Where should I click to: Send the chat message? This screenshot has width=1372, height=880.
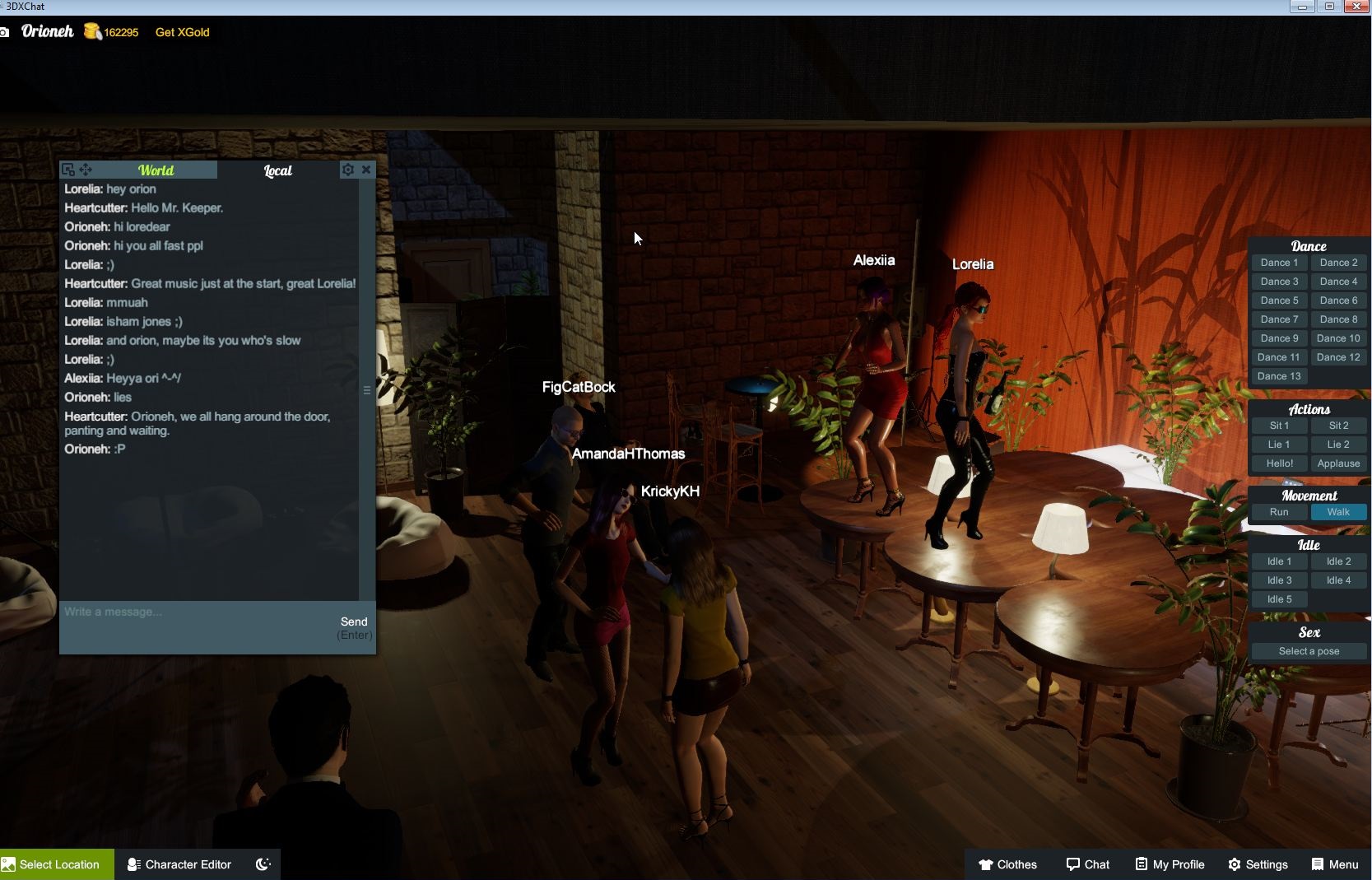pos(354,622)
